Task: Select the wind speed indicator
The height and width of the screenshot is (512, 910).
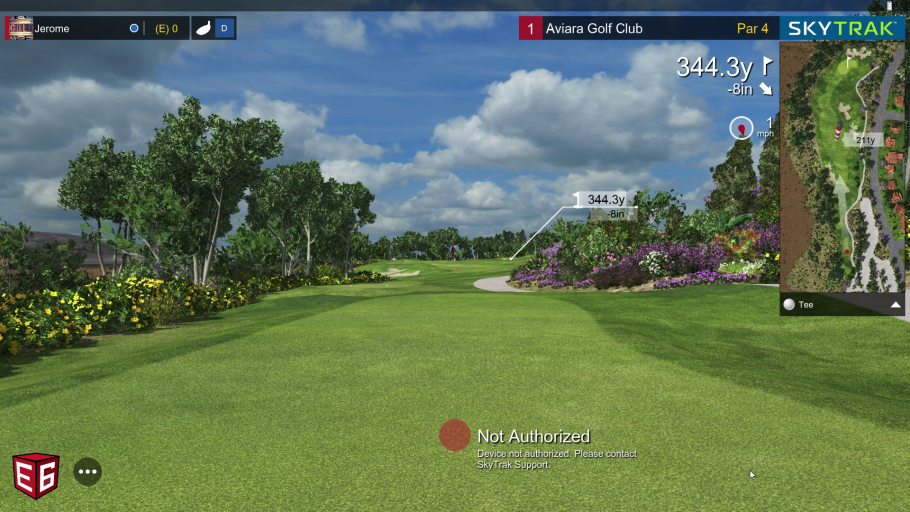Action: coord(742,128)
